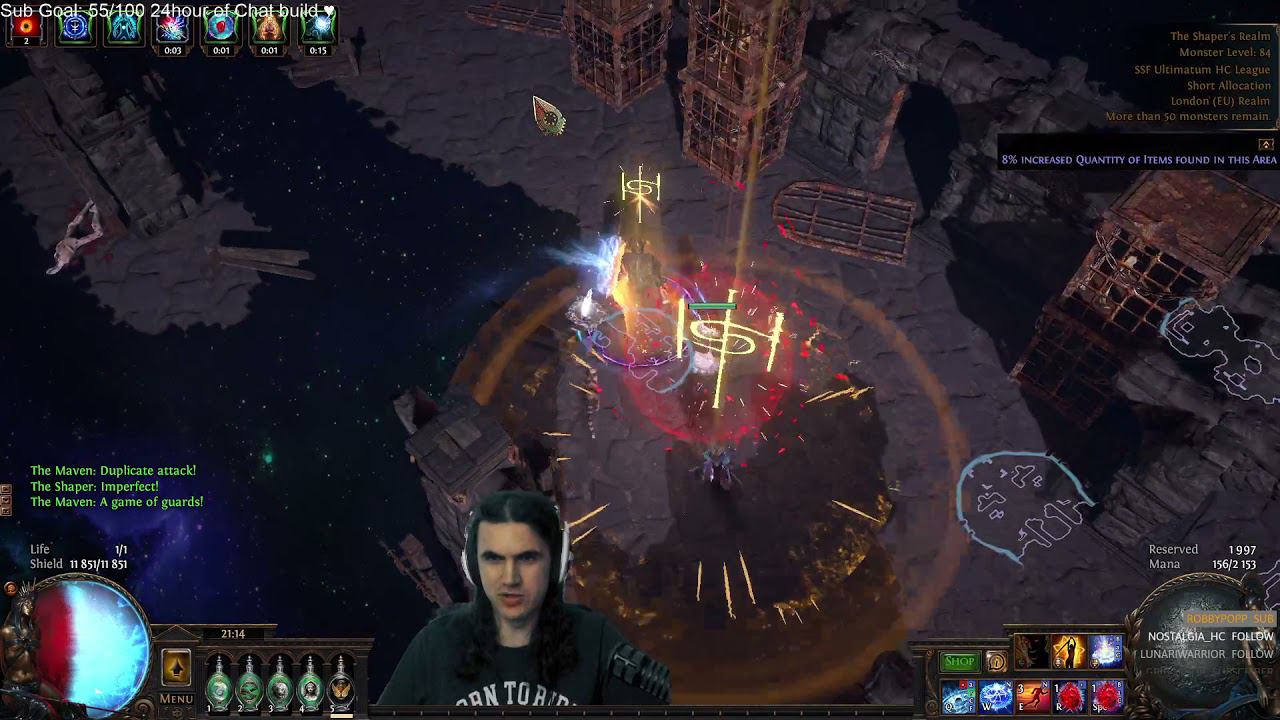The image size is (1280, 720).
Task: Use the flask in slot 3
Action: tap(280, 683)
